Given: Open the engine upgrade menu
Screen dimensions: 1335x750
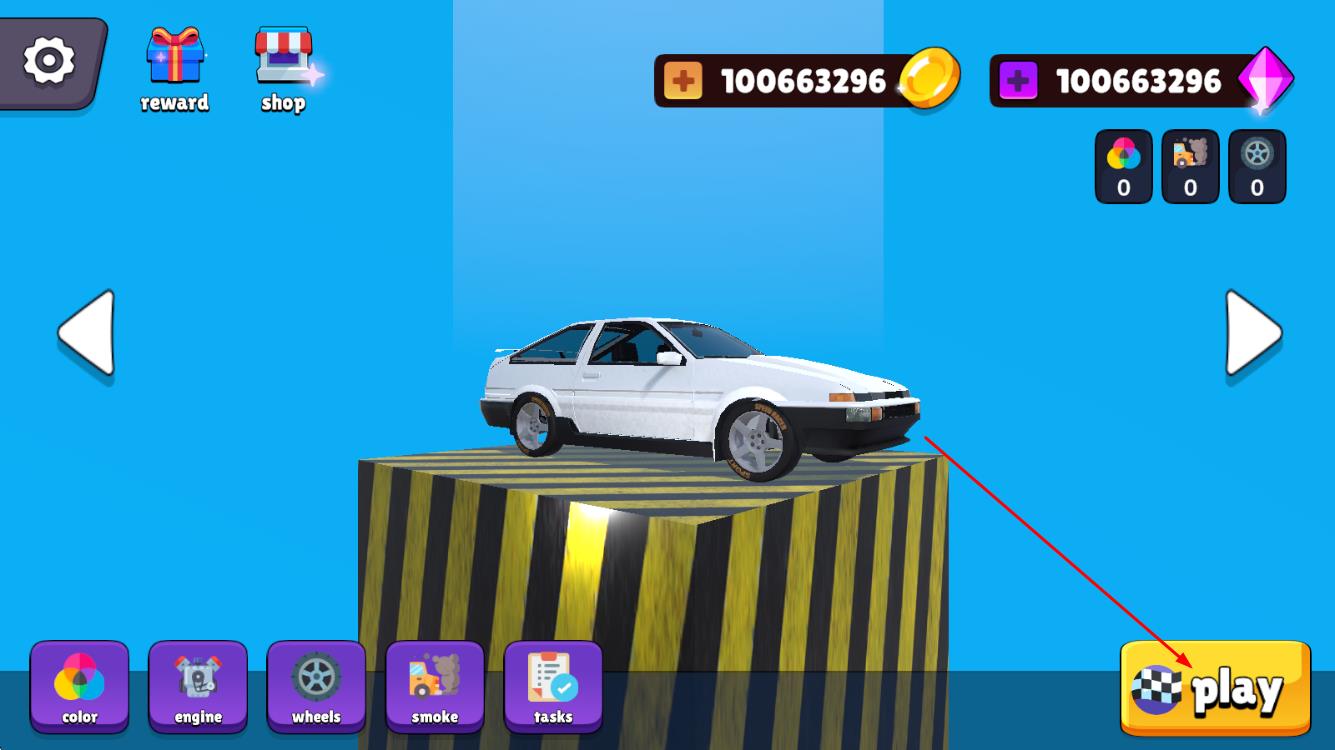Looking at the screenshot, I should tap(198, 686).
